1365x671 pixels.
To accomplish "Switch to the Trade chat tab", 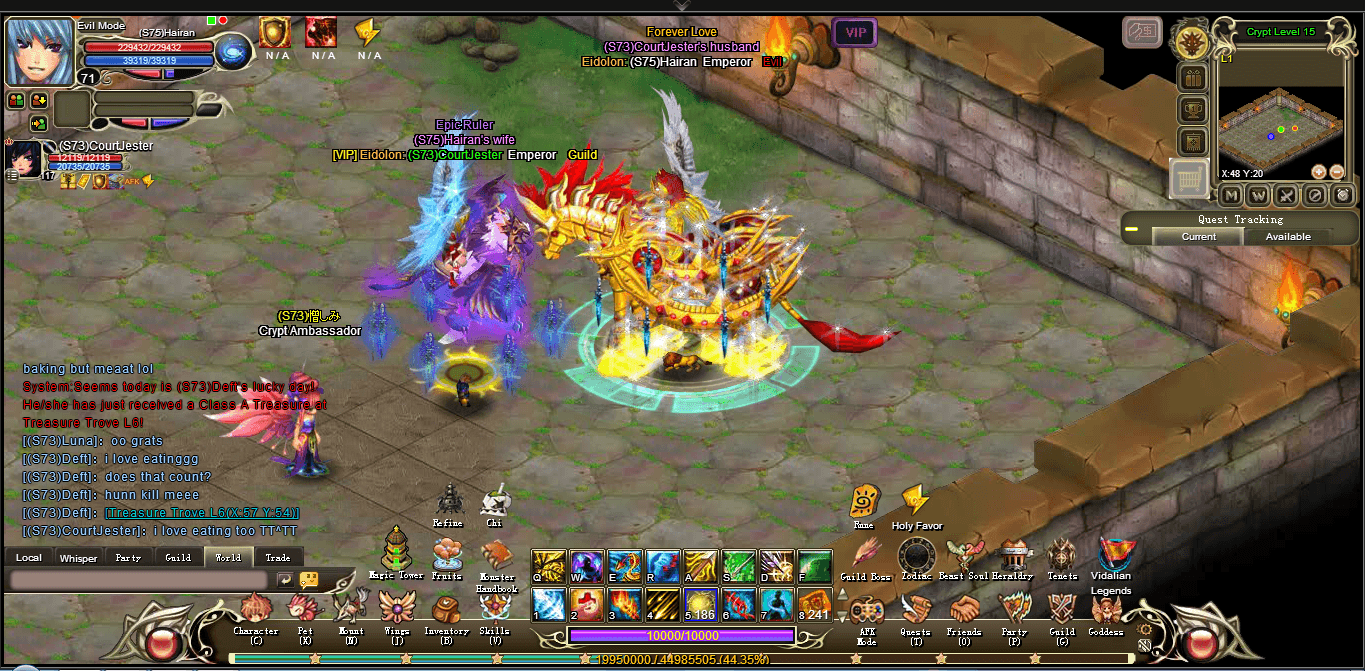I will click(x=278, y=558).
